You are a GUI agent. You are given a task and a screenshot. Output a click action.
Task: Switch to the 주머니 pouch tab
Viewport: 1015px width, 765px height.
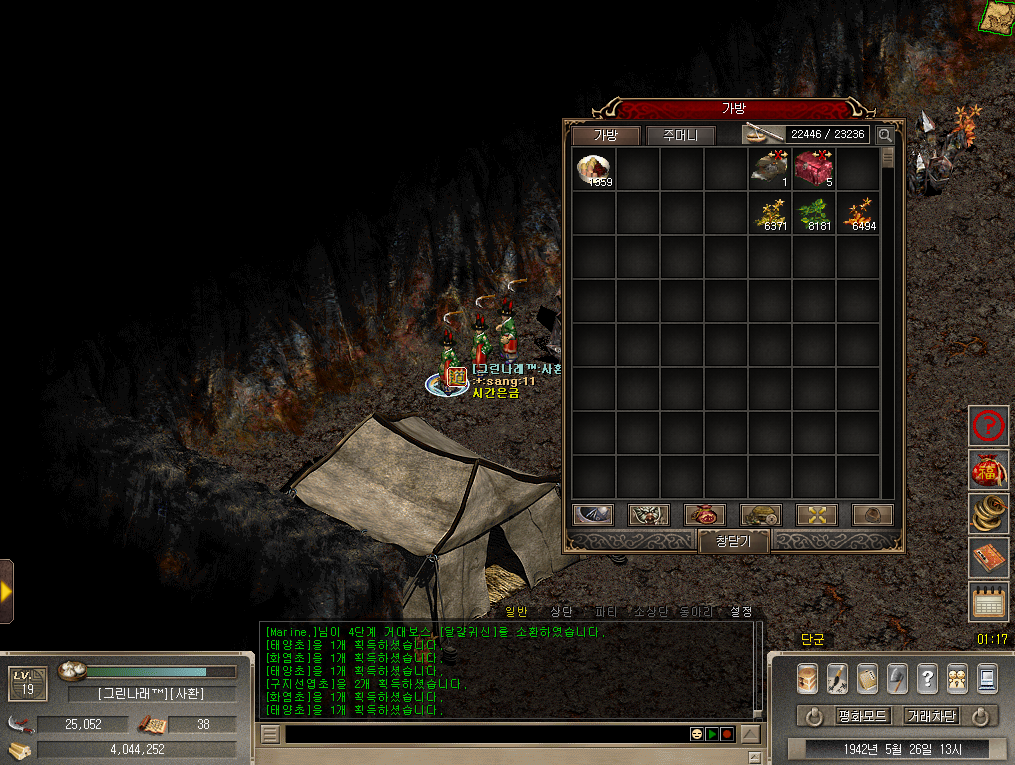tap(680, 135)
